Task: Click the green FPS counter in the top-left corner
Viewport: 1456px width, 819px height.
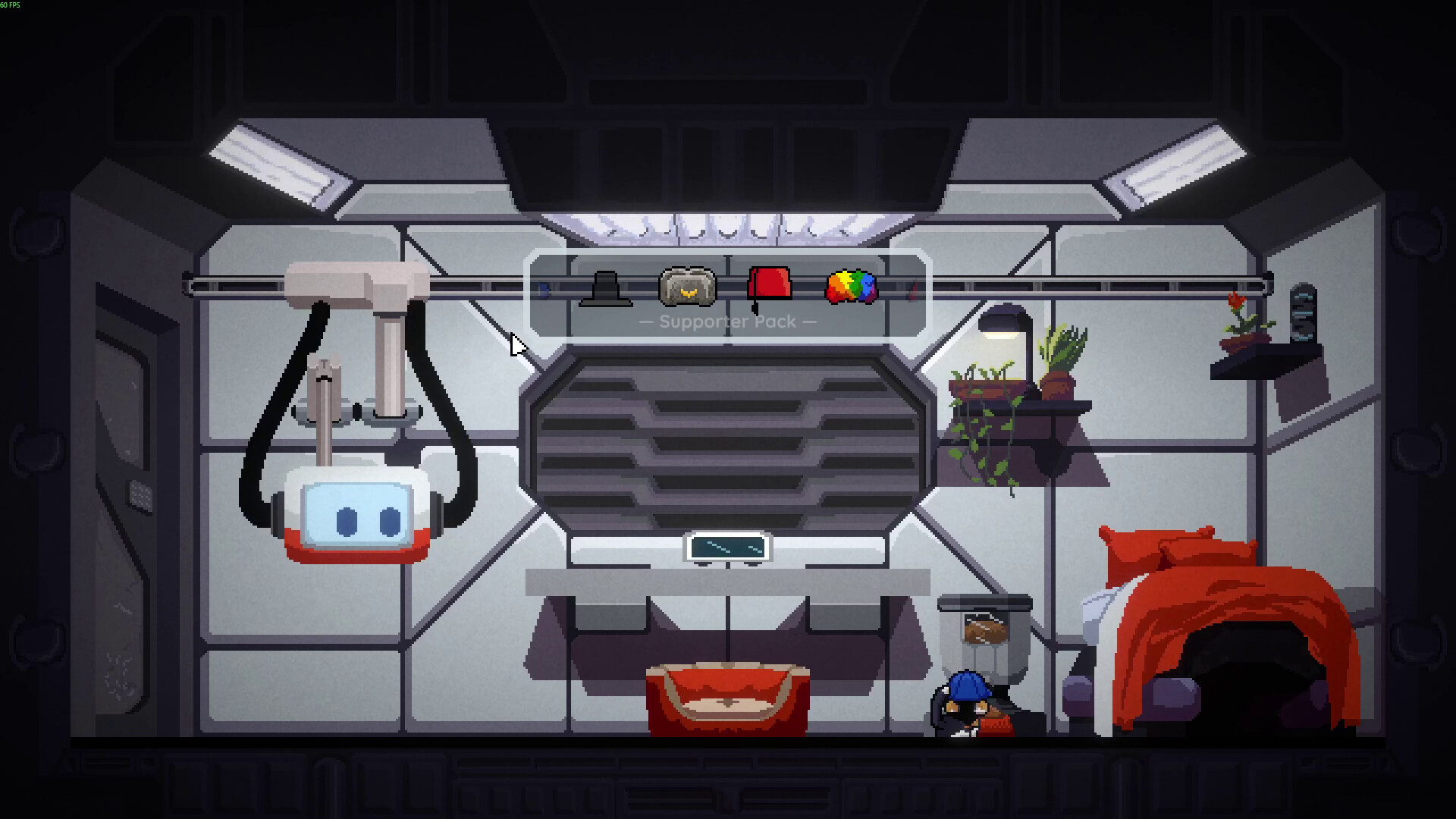Action: [11, 4]
